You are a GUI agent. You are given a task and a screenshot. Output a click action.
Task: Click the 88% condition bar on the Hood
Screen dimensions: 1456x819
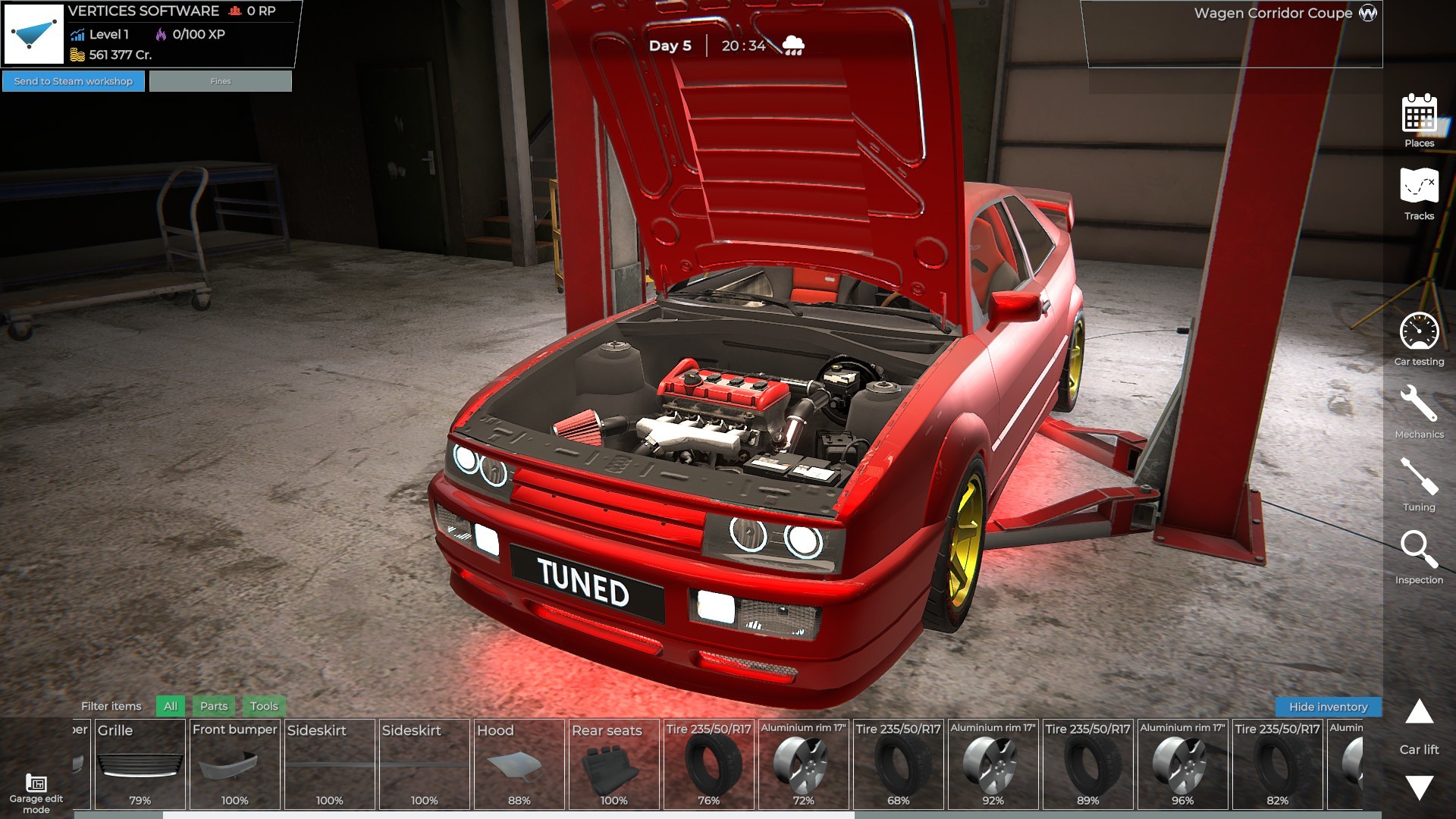pos(519,800)
